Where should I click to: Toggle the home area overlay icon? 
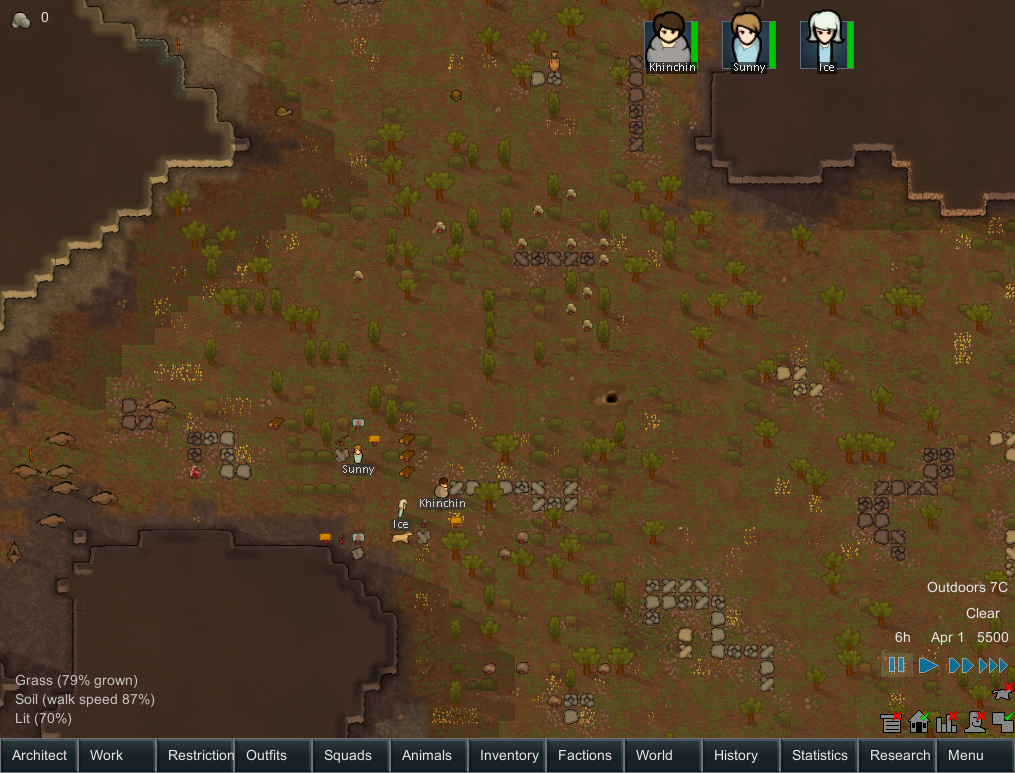918,722
